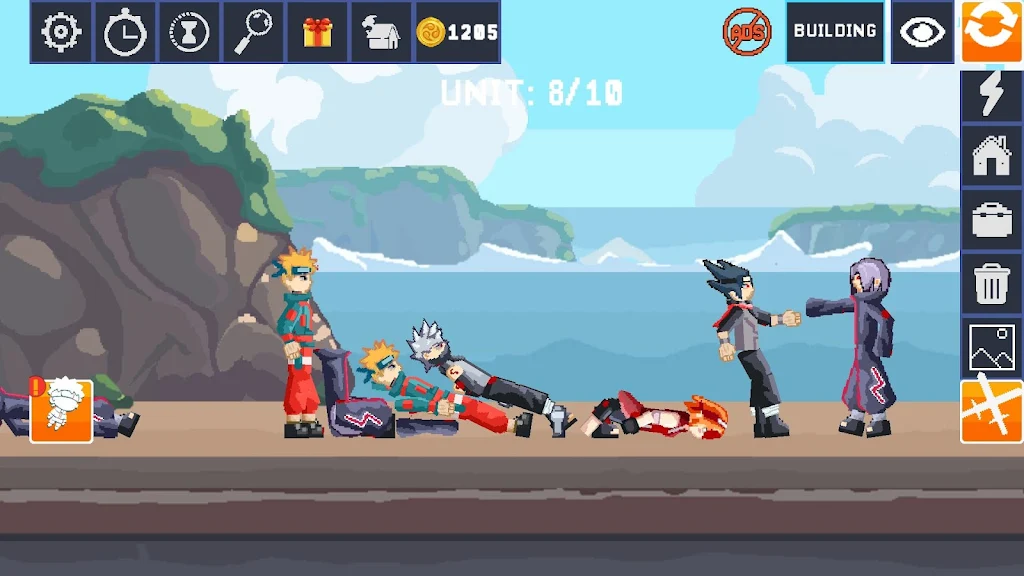This screenshot has width=1024, height=576.
Task: Click the stopwatch time control icon
Action: [125, 32]
